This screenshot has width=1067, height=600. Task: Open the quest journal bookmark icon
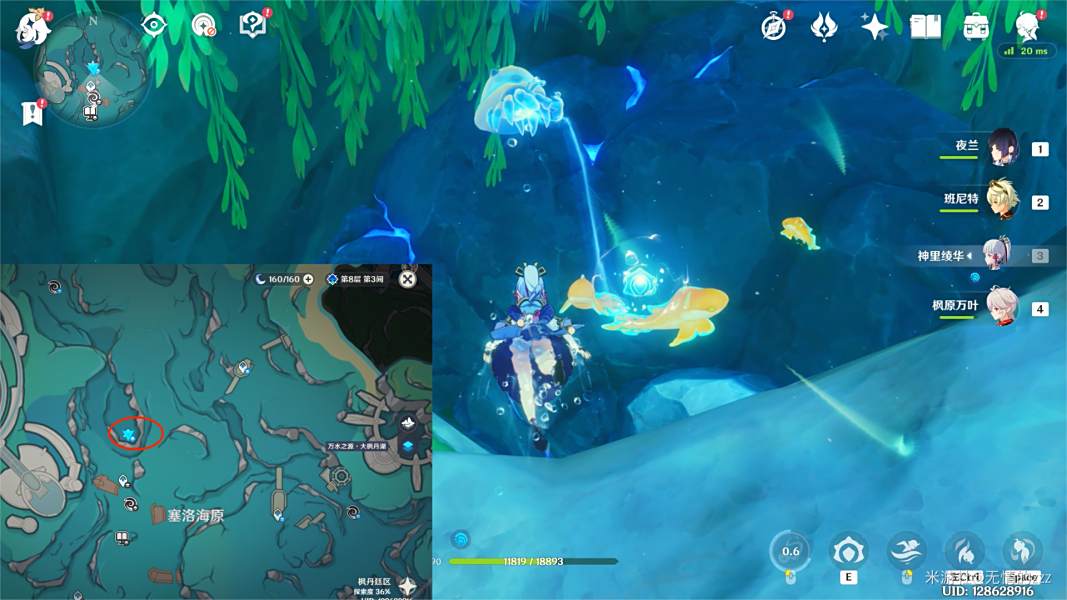click(30, 112)
